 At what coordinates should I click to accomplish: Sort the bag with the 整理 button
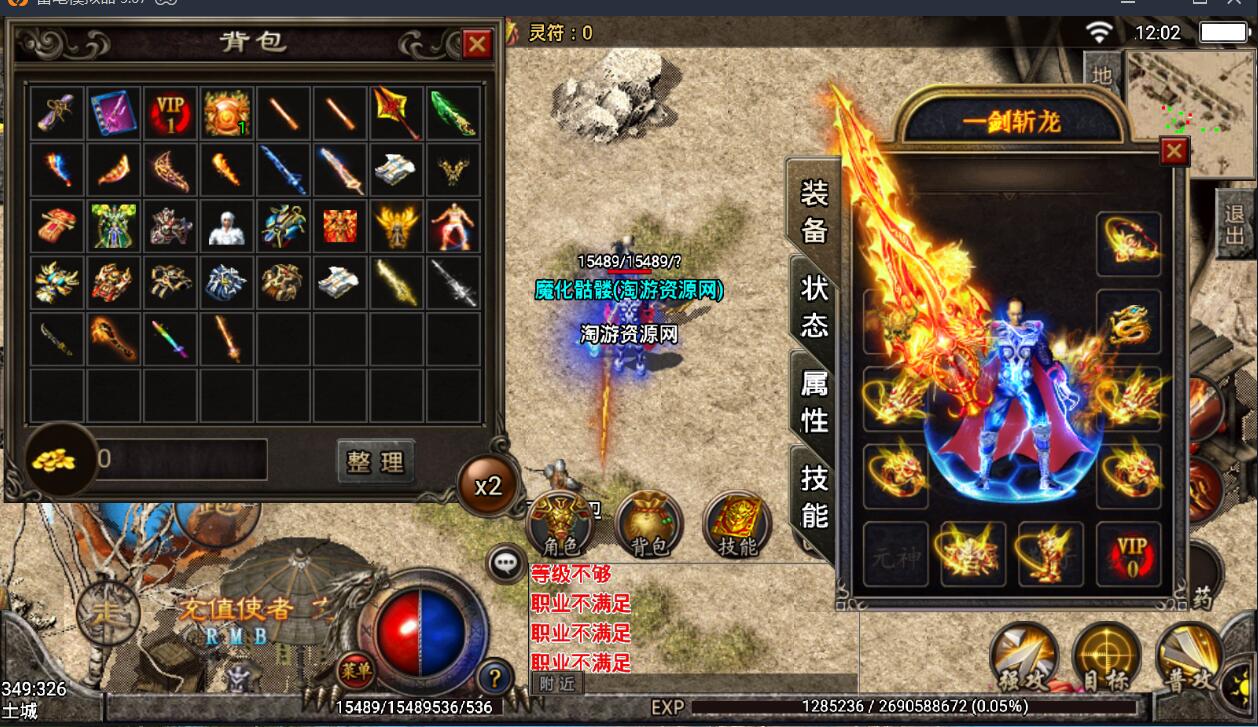point(375,461)
